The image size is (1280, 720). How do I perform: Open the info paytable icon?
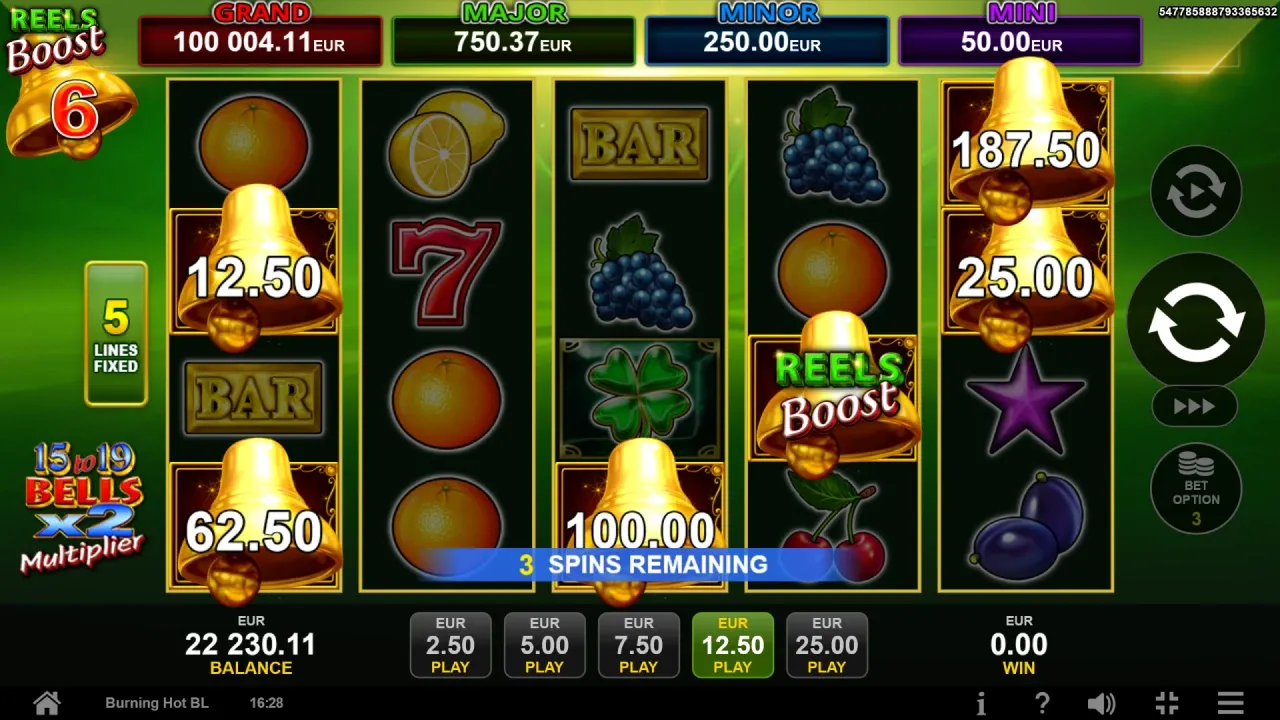click(x=981, y=703)
